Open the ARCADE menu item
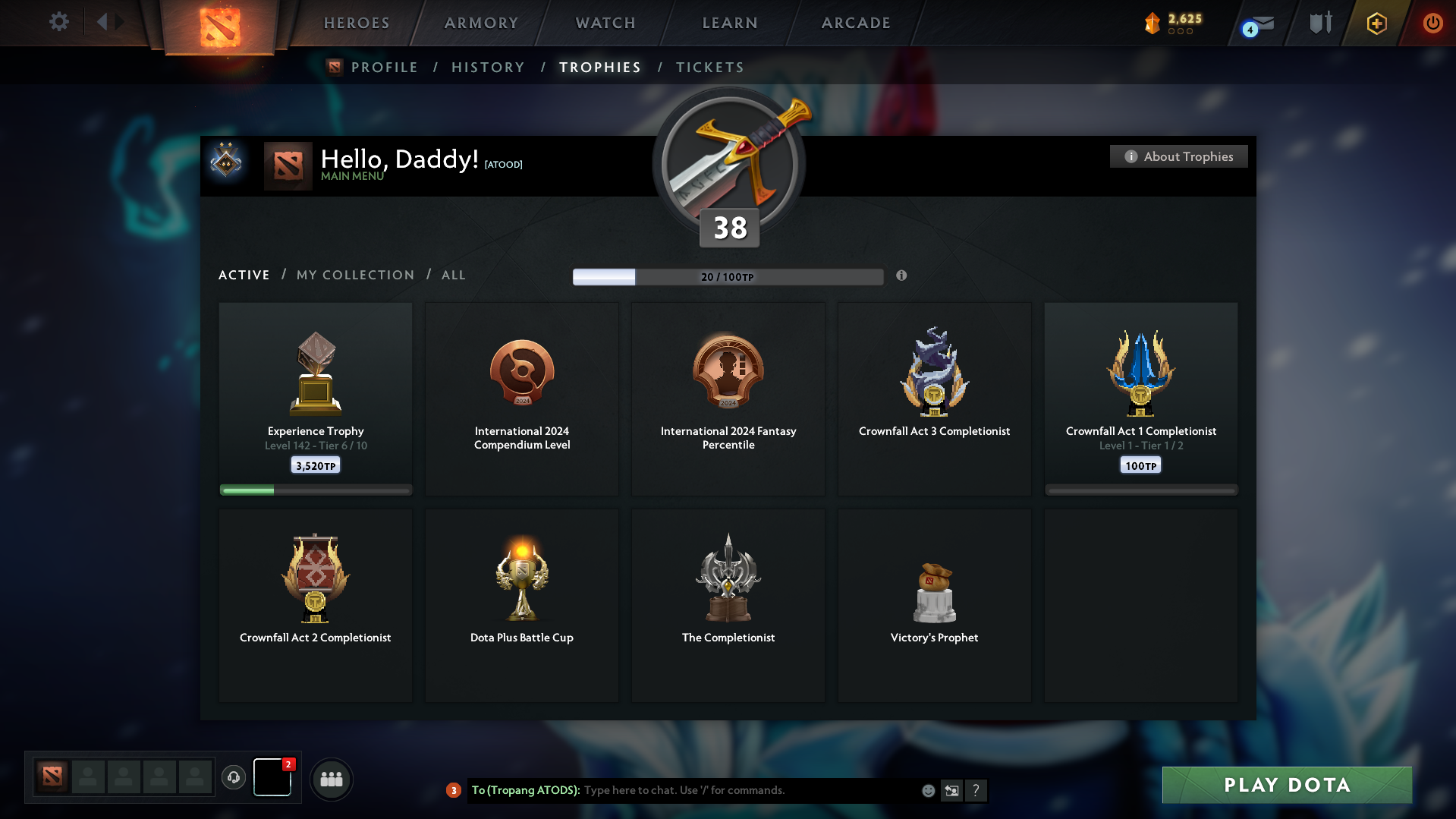This screenshot has width=1456, height=819. [x=856, y=23]
